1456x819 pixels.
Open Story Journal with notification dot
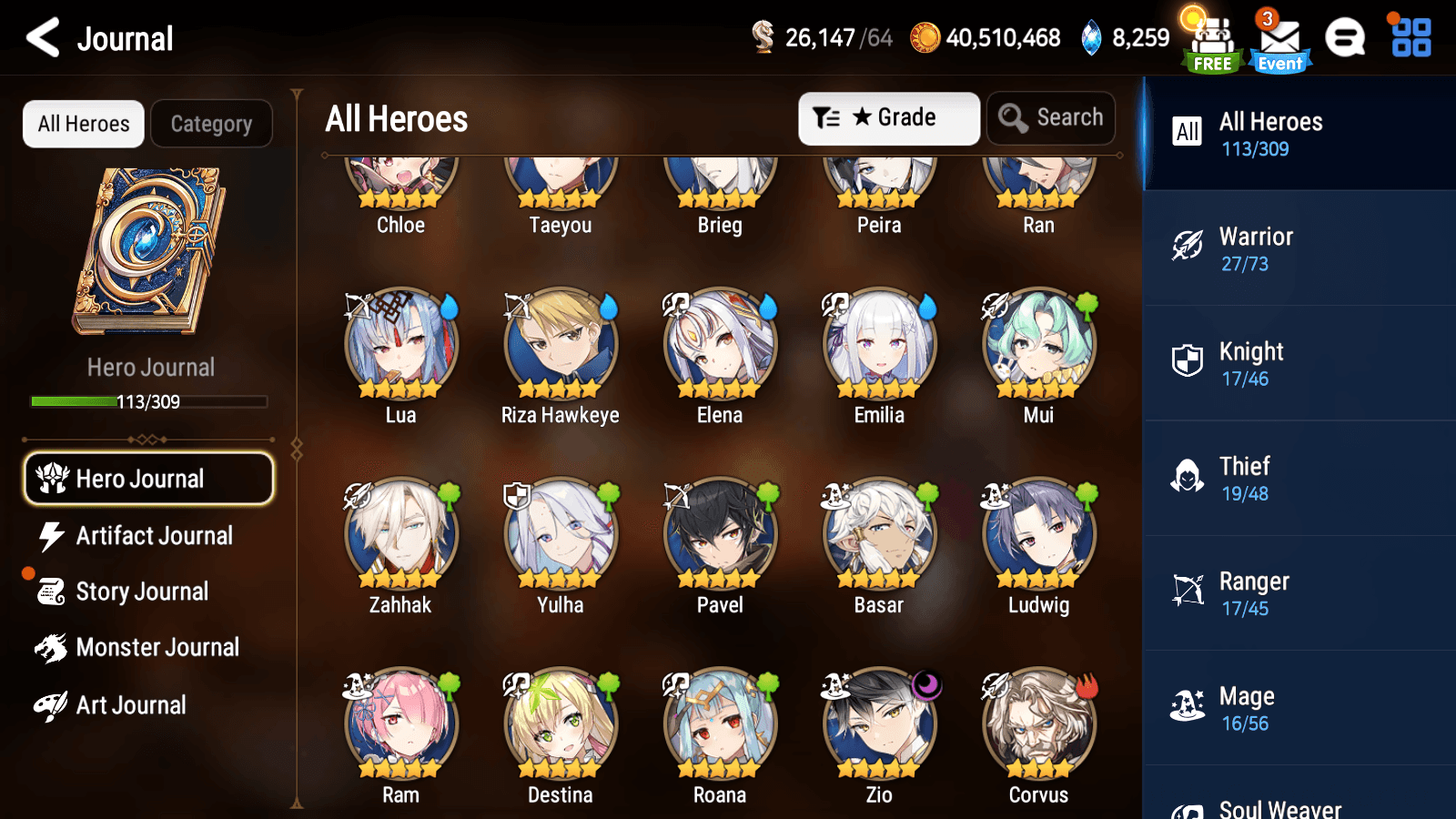click(53, 591)
